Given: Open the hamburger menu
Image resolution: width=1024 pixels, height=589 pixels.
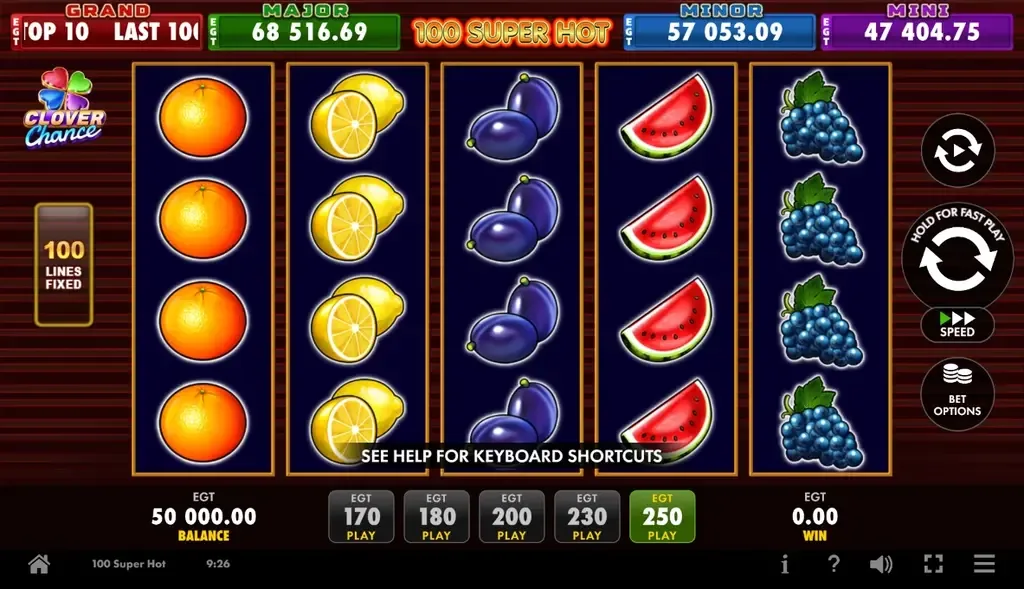Looking at the screenshot, I should point(985,565).
